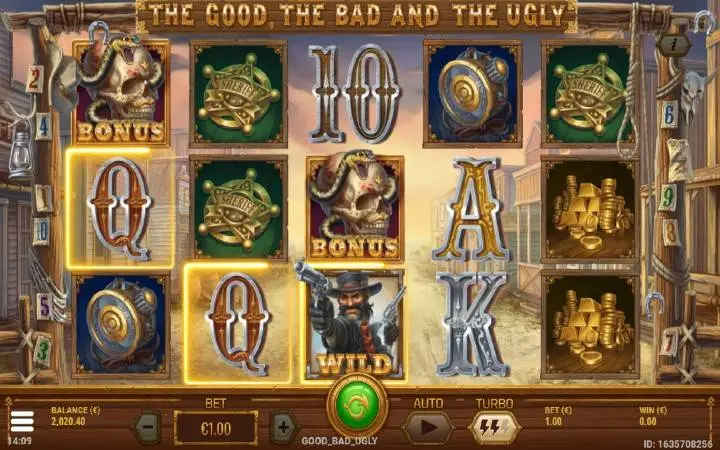Increase the bet with the plus button
720x450 pixels.
click(x=283, y=427)
